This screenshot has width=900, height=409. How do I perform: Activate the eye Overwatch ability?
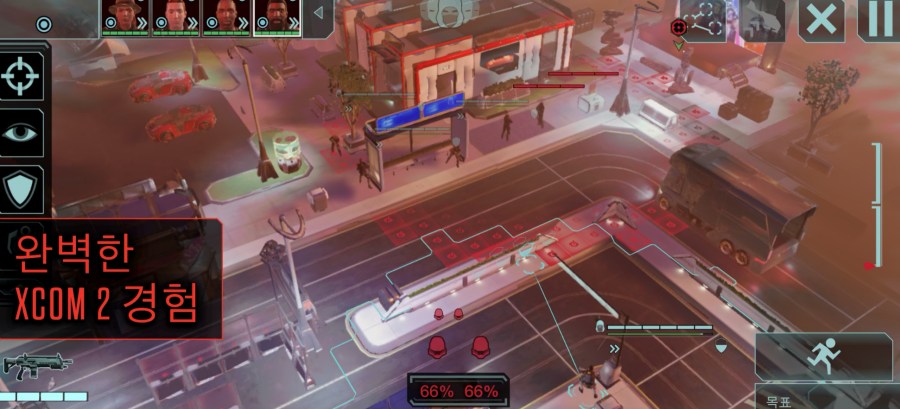pyautogui.click(x=22, y=132)
